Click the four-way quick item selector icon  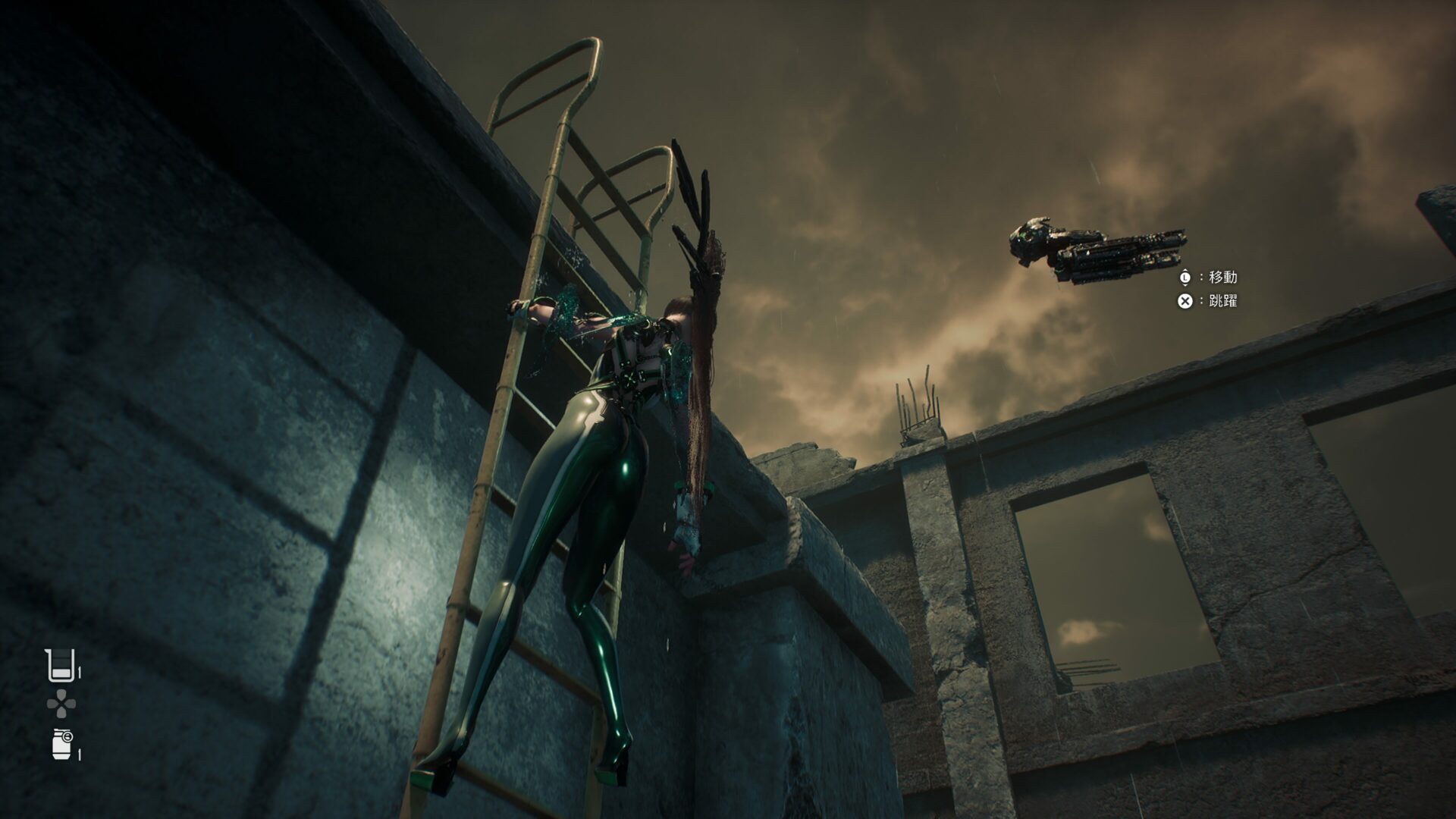[x=61, y=705]
